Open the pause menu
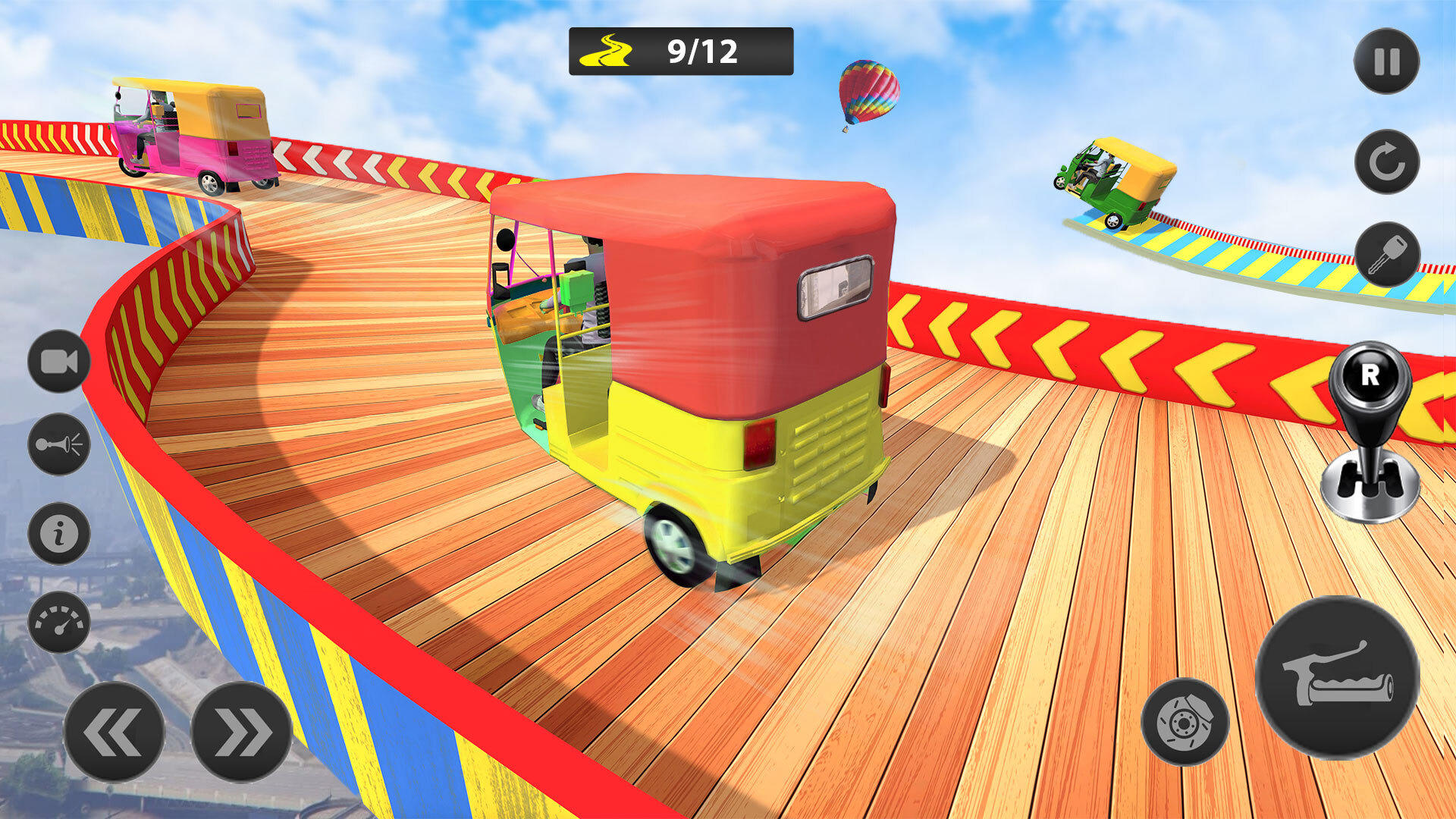1456x819 pixels. (1386, 59)
